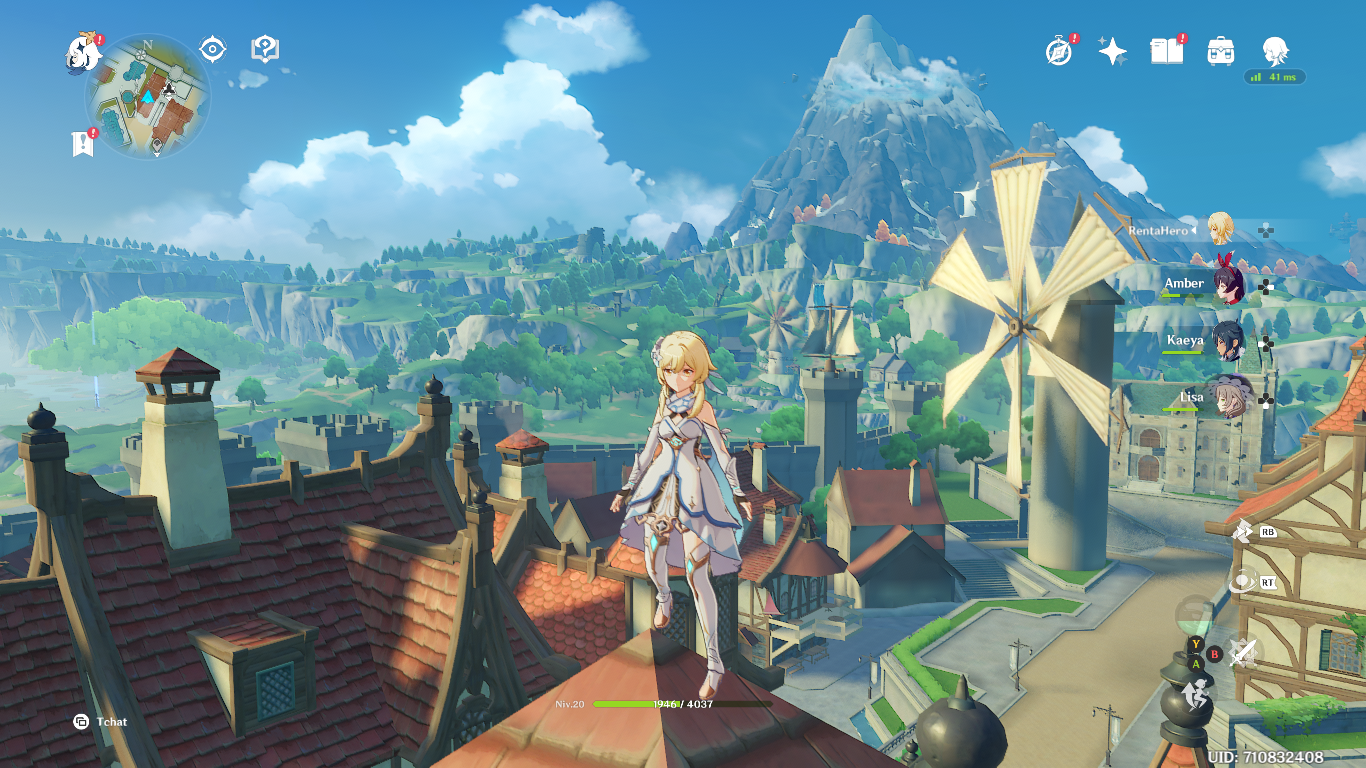
Task: Use the wind swirl elemental skill
Action: coord(1243,532)
